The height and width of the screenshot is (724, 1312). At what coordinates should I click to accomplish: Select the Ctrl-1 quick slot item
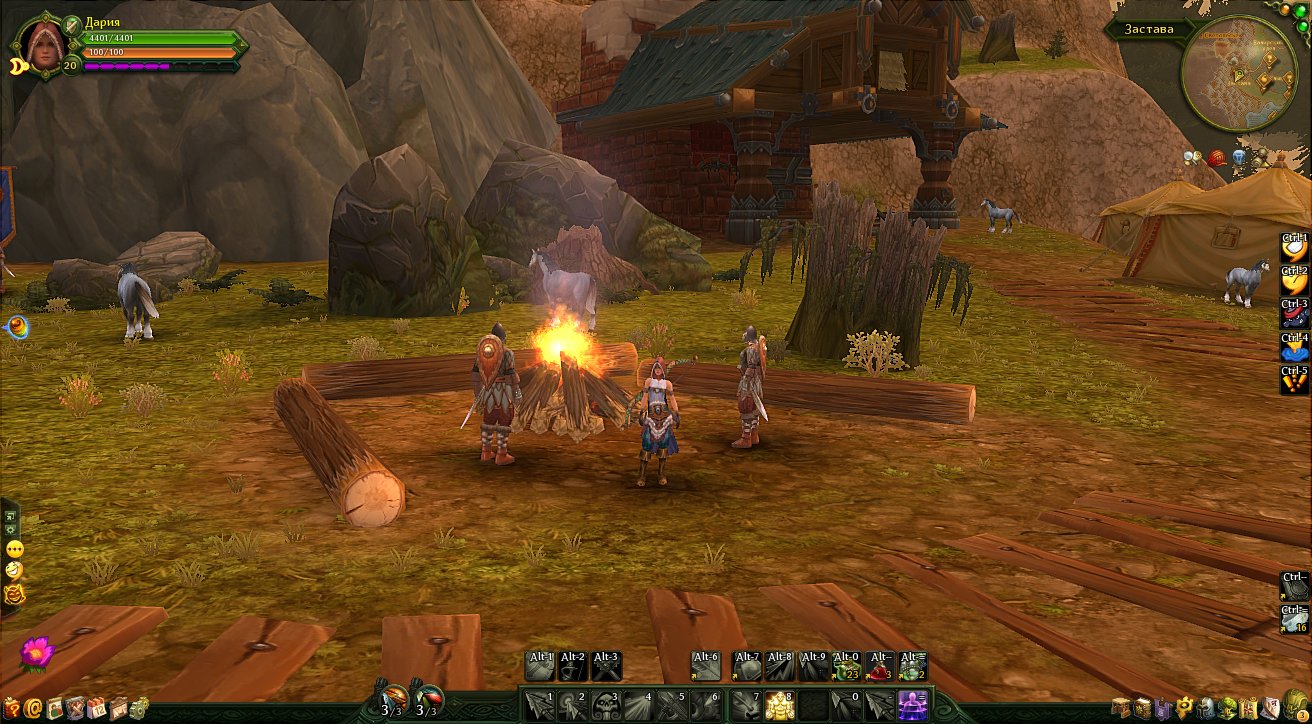coord(1295,249)
